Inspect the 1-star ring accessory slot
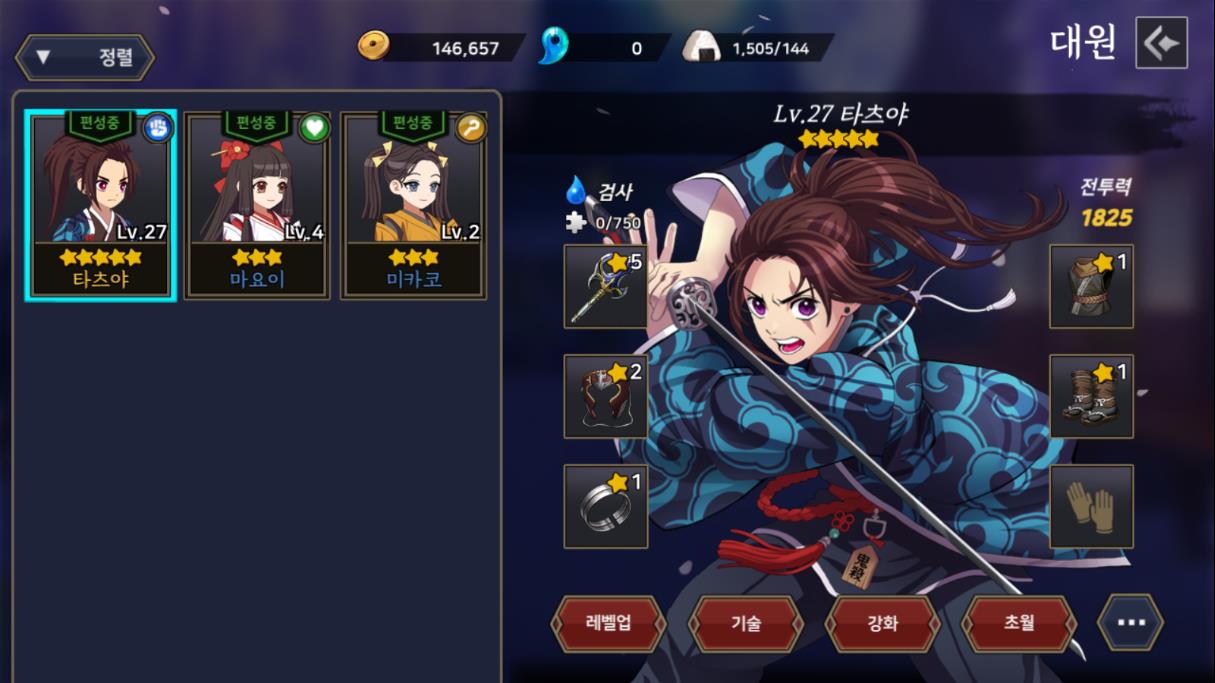Image resolution: width=1215 pixels, height=683 pixels. (x=605, y=506)
